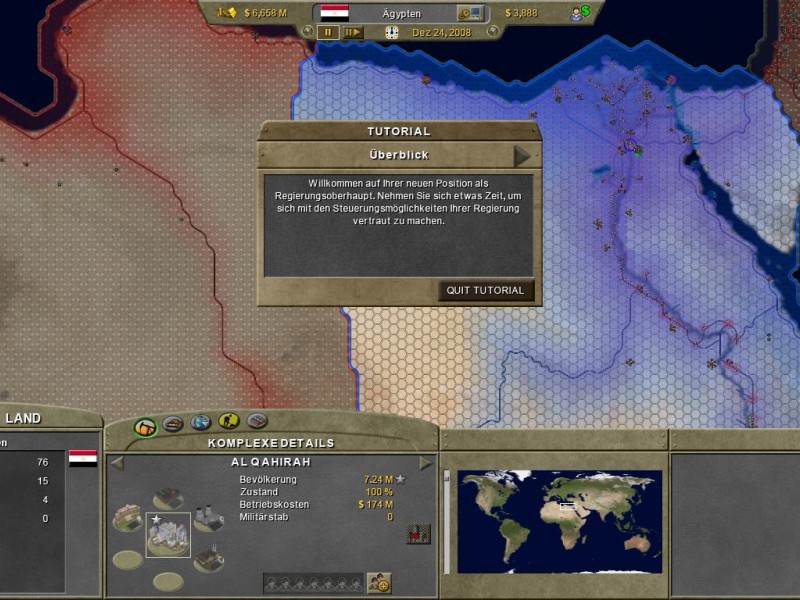The height and width of the screenshot is (600, 800).
Task: Select the power plant with cooling towers
Action: [208, 517]
